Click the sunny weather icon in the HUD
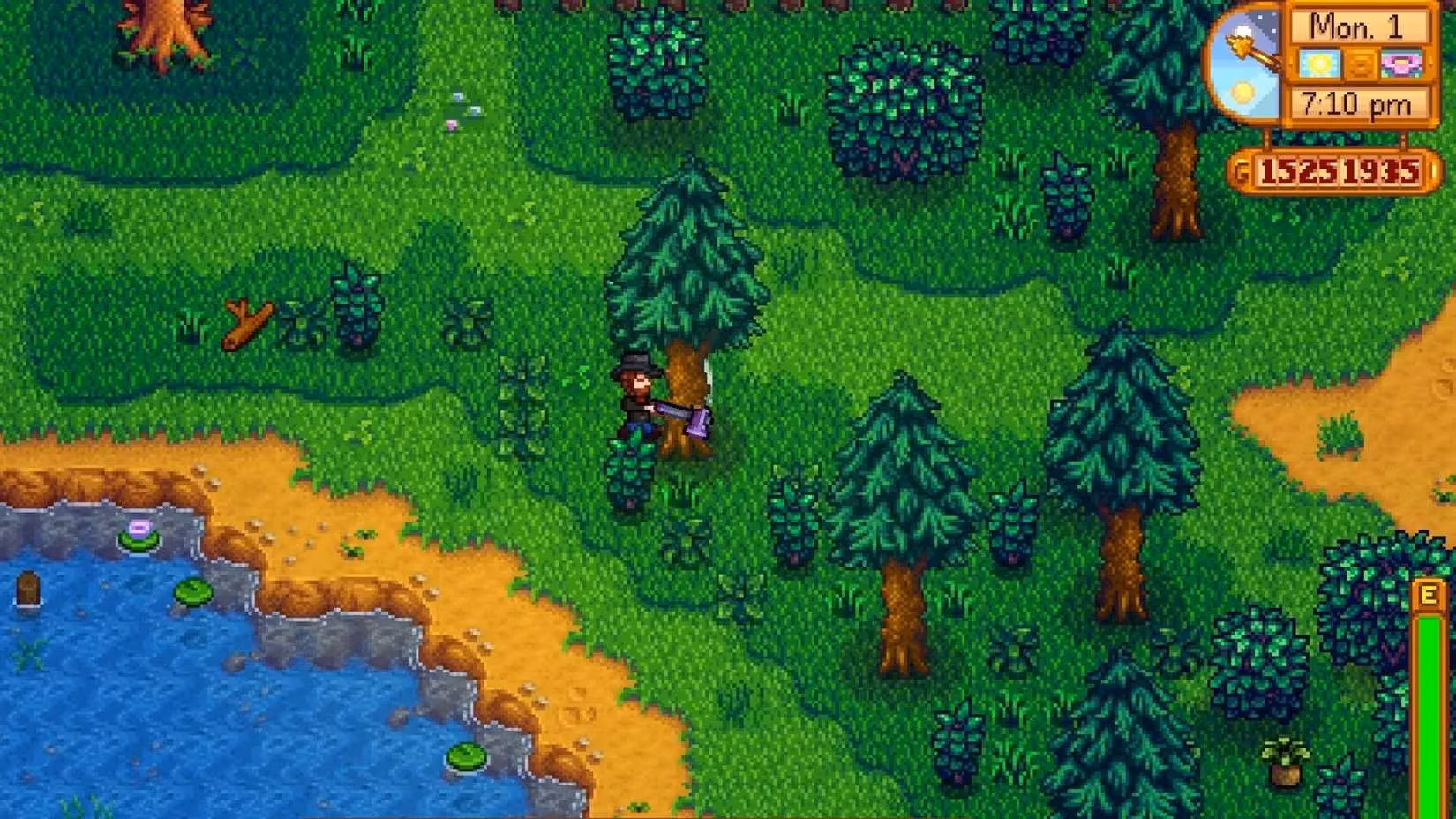This screenshot has height=819, width=1456. tap(1320, 63)
